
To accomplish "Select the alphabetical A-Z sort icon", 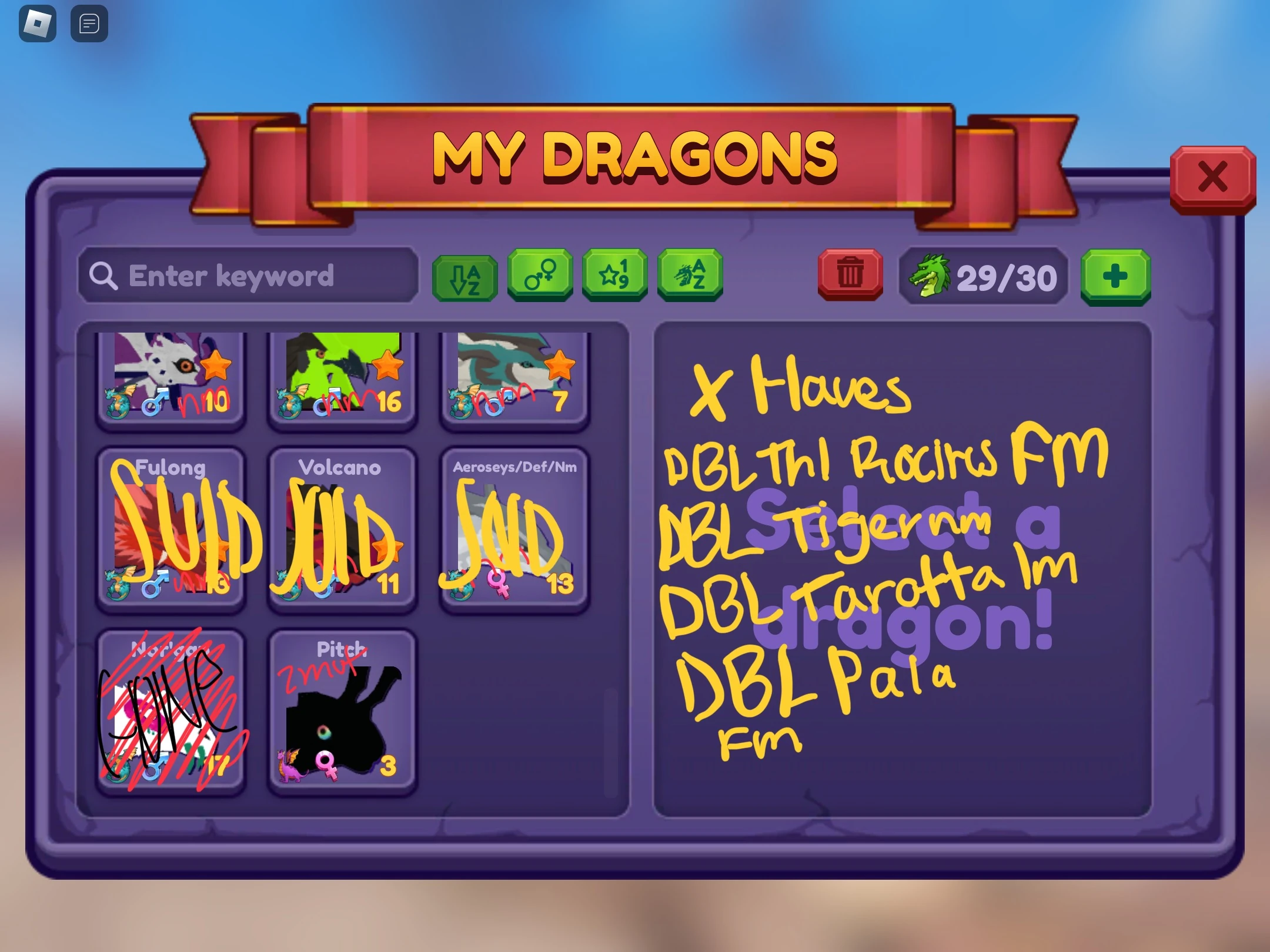I will [464, 276].
